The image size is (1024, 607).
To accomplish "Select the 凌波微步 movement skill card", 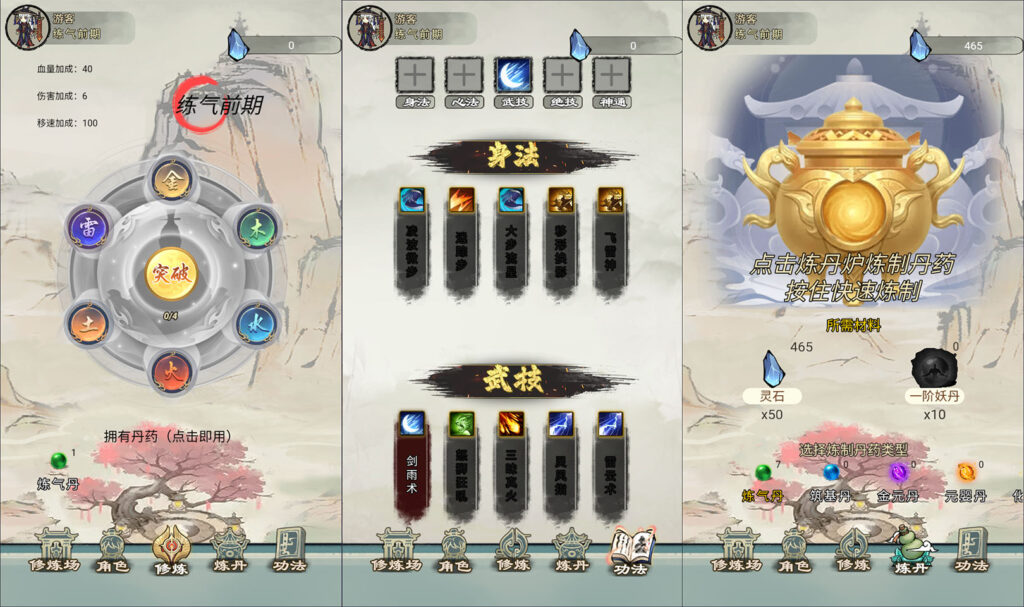I will coord(413,243).
